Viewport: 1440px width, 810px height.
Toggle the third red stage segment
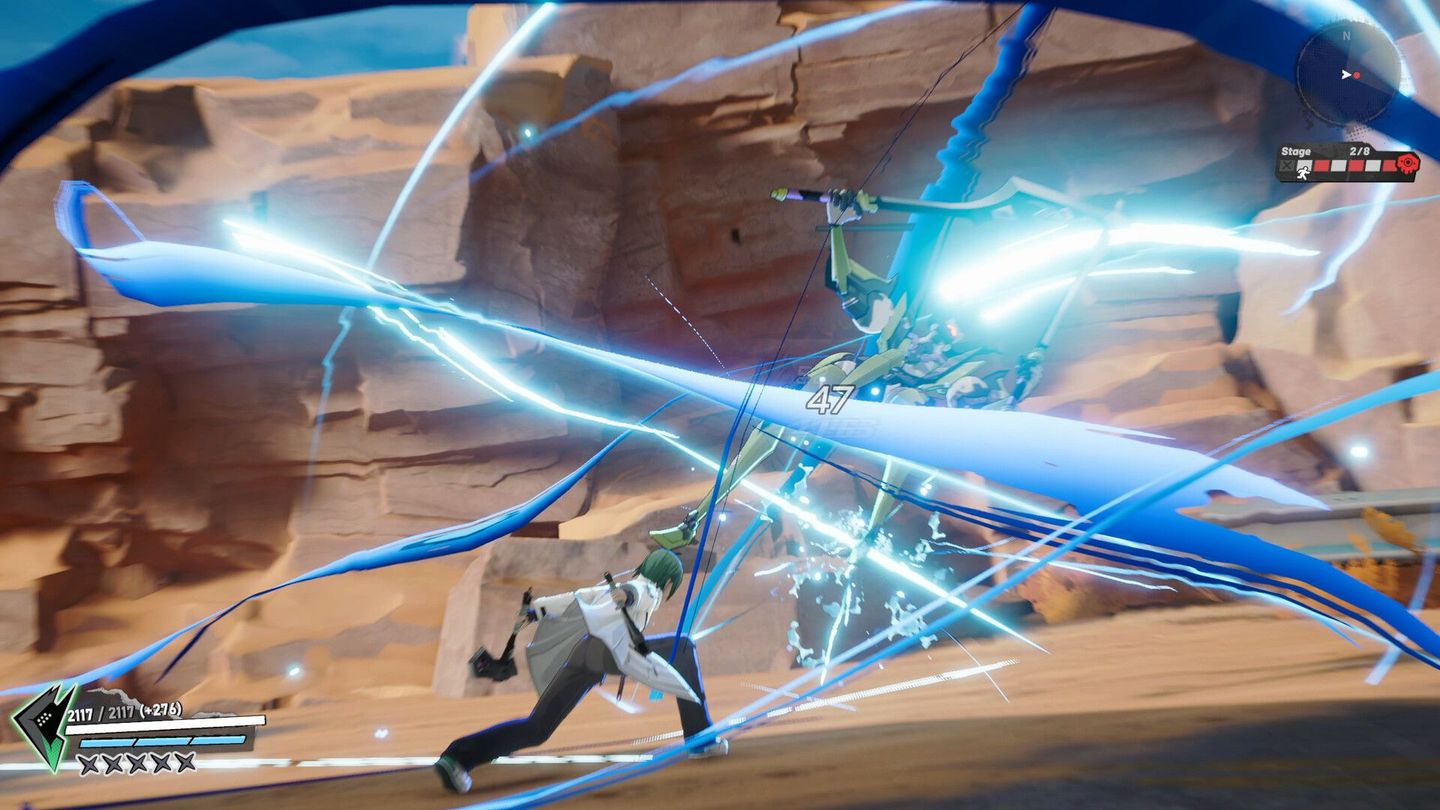(1388, 164)
